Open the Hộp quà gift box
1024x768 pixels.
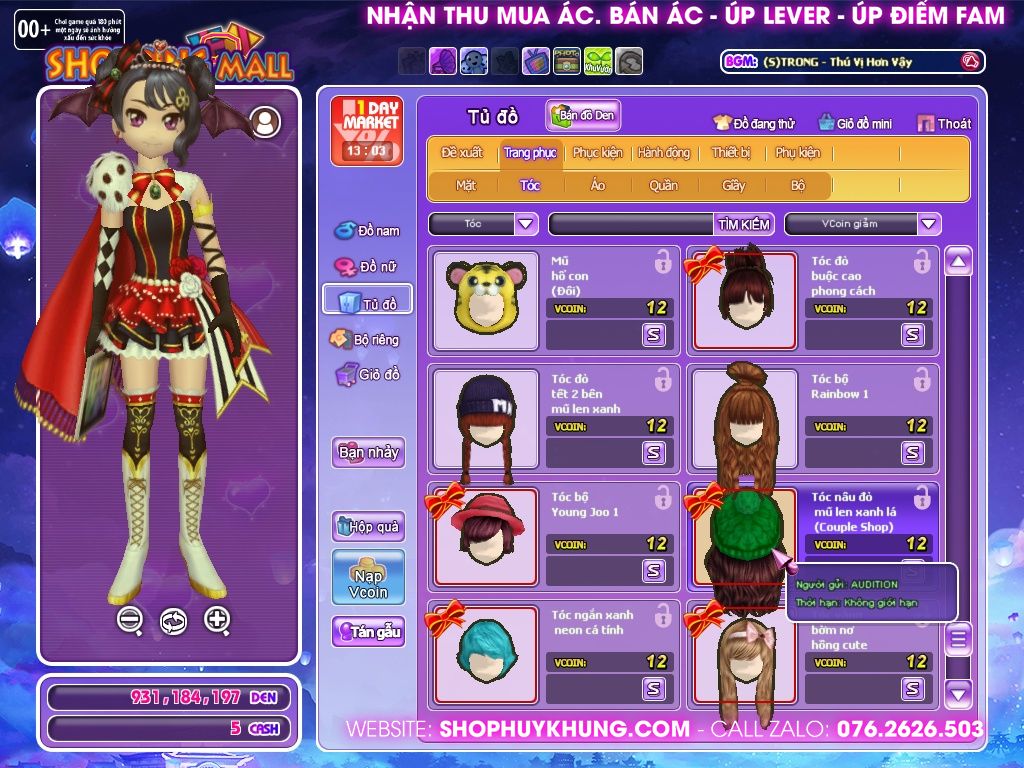pos(368,526)
